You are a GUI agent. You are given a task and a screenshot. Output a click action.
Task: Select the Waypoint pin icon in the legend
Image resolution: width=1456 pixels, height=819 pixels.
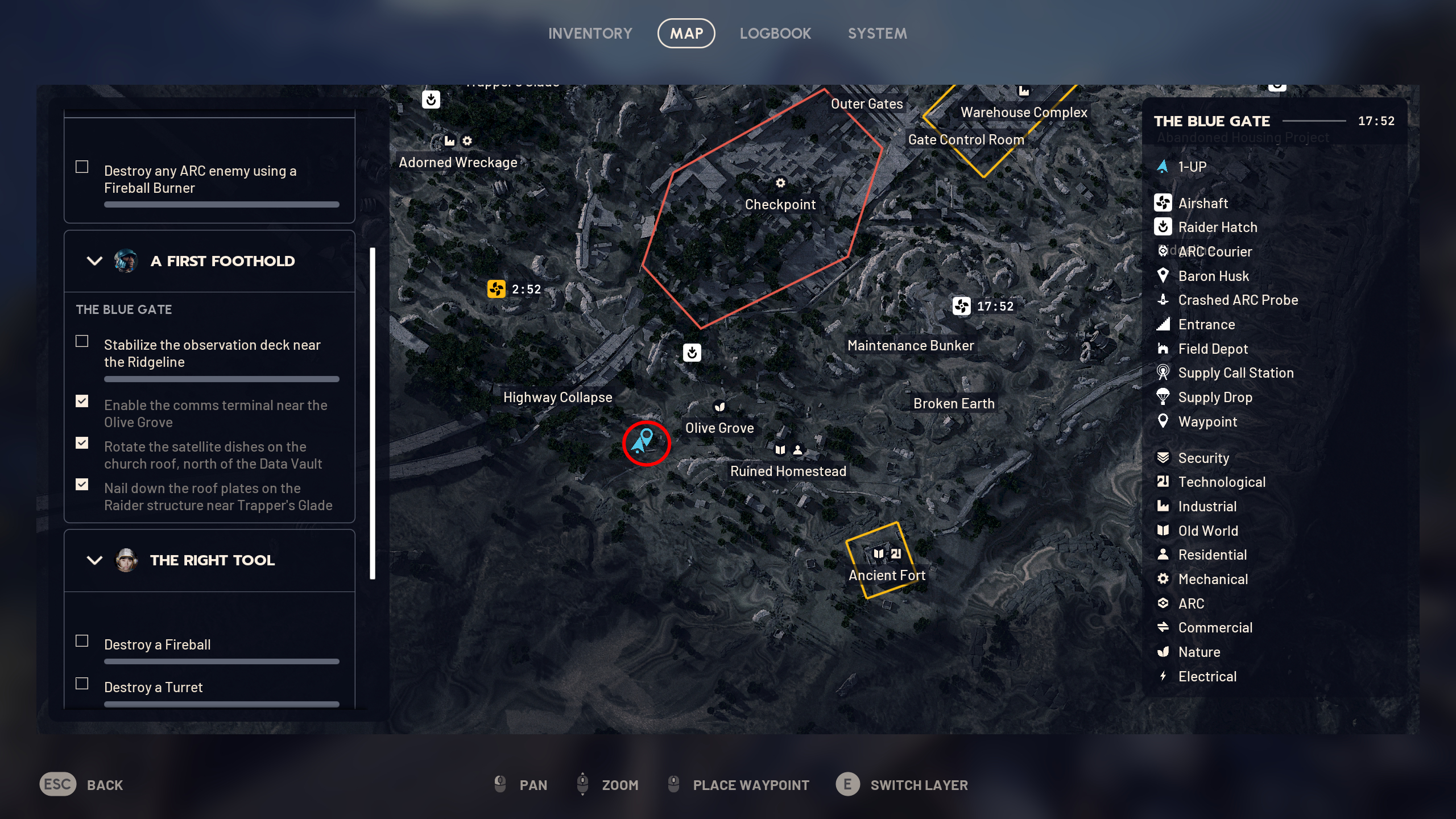1163,421
